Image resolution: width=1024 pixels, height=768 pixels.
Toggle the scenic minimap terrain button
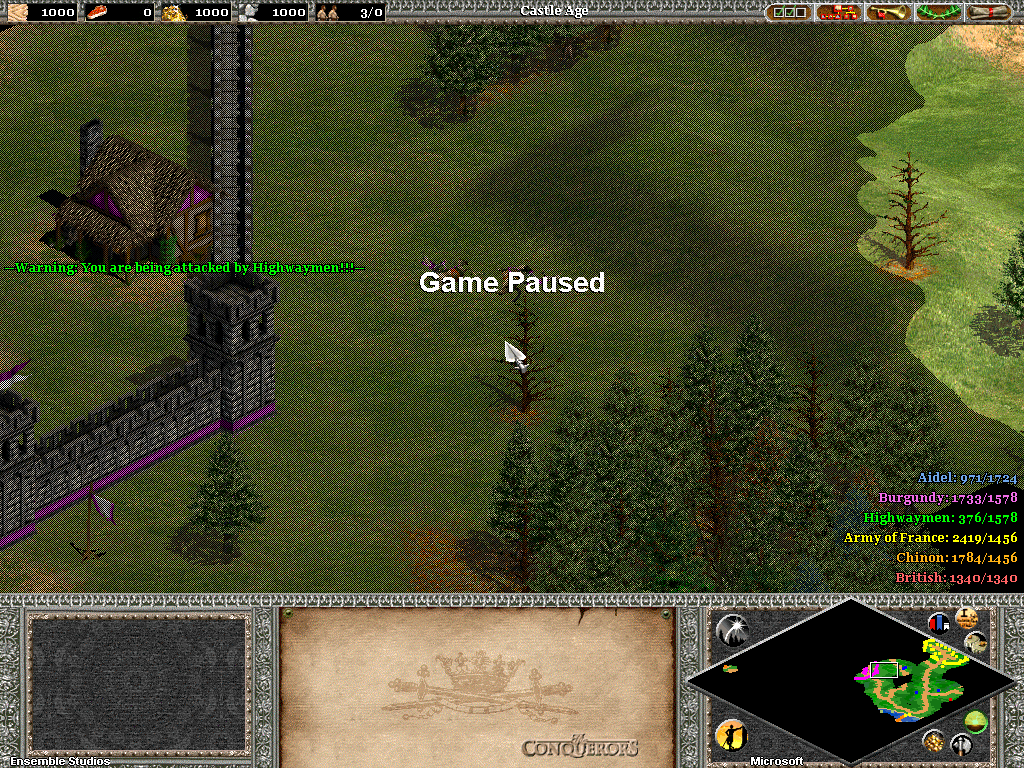click(x=977, y=643)
